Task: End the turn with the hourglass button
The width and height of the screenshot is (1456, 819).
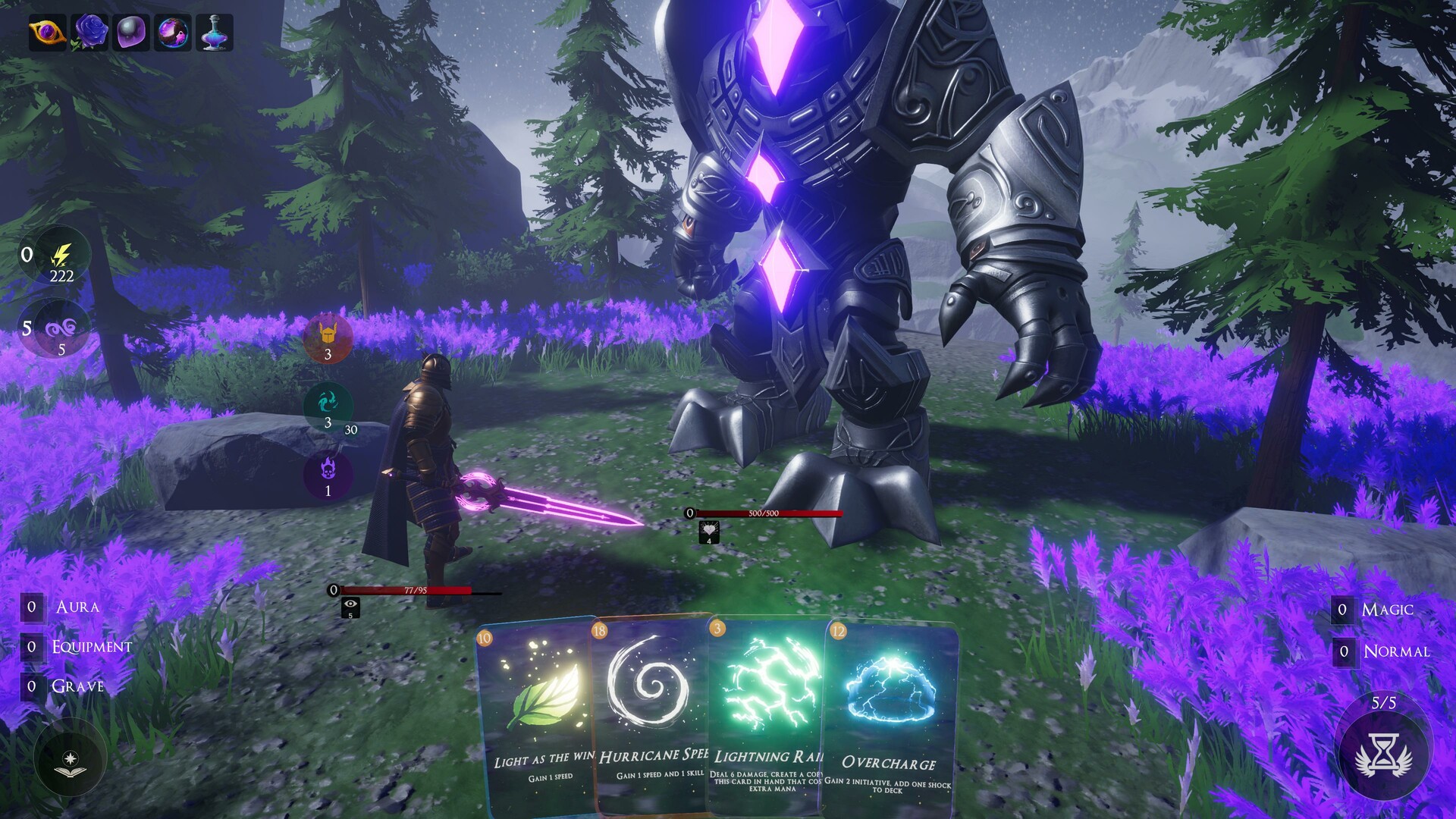Action: tap(1383, 755)
